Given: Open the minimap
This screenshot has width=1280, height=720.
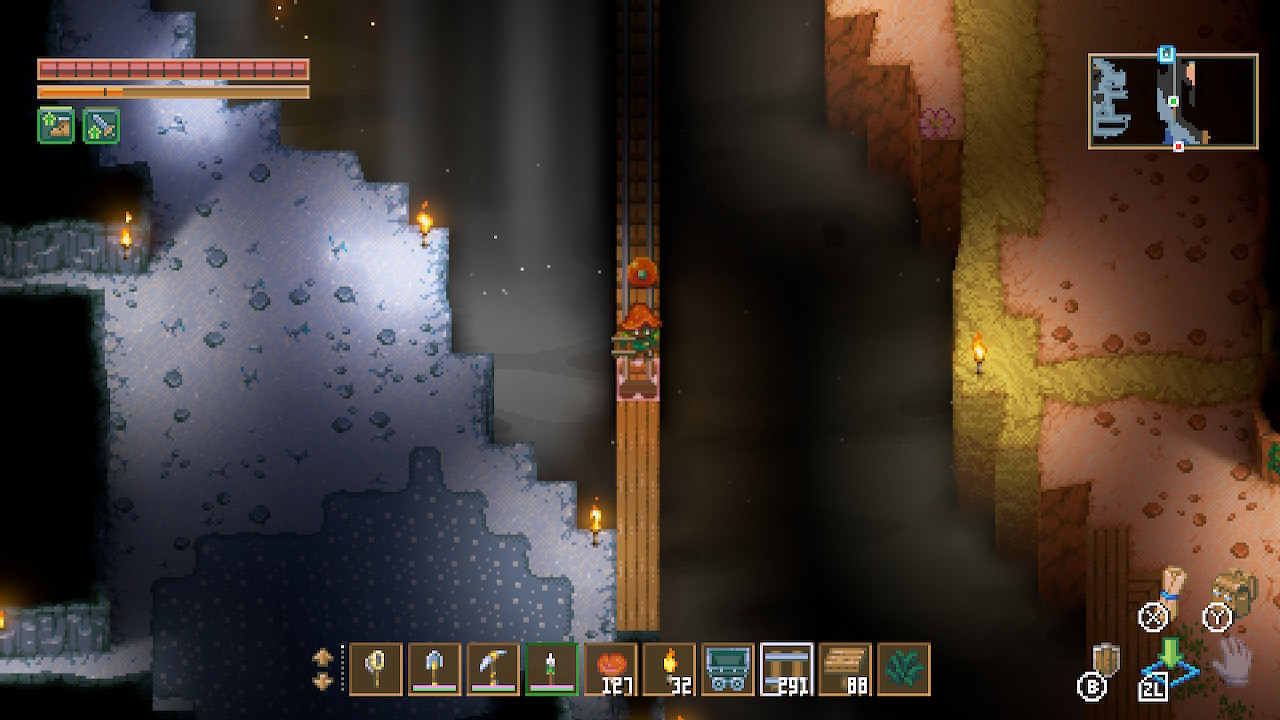Looking at the screenshot, I should pos(1172,101).
